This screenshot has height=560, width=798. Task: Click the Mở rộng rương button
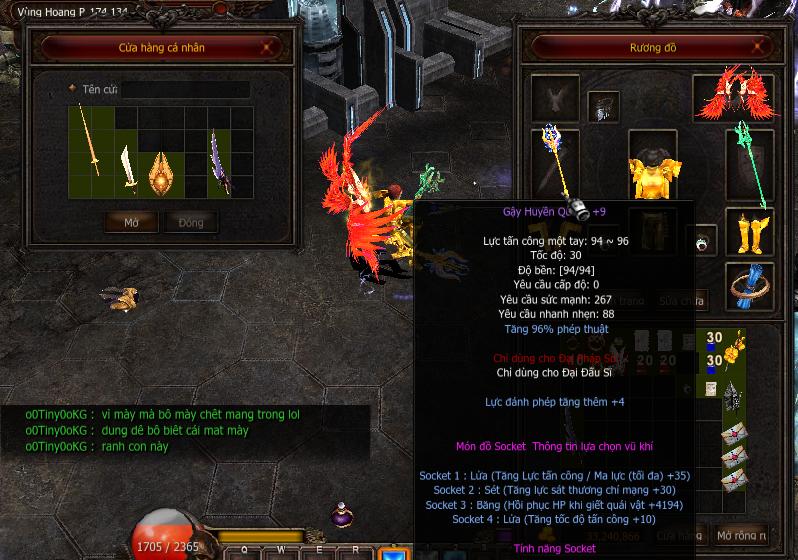click(742, 535)
